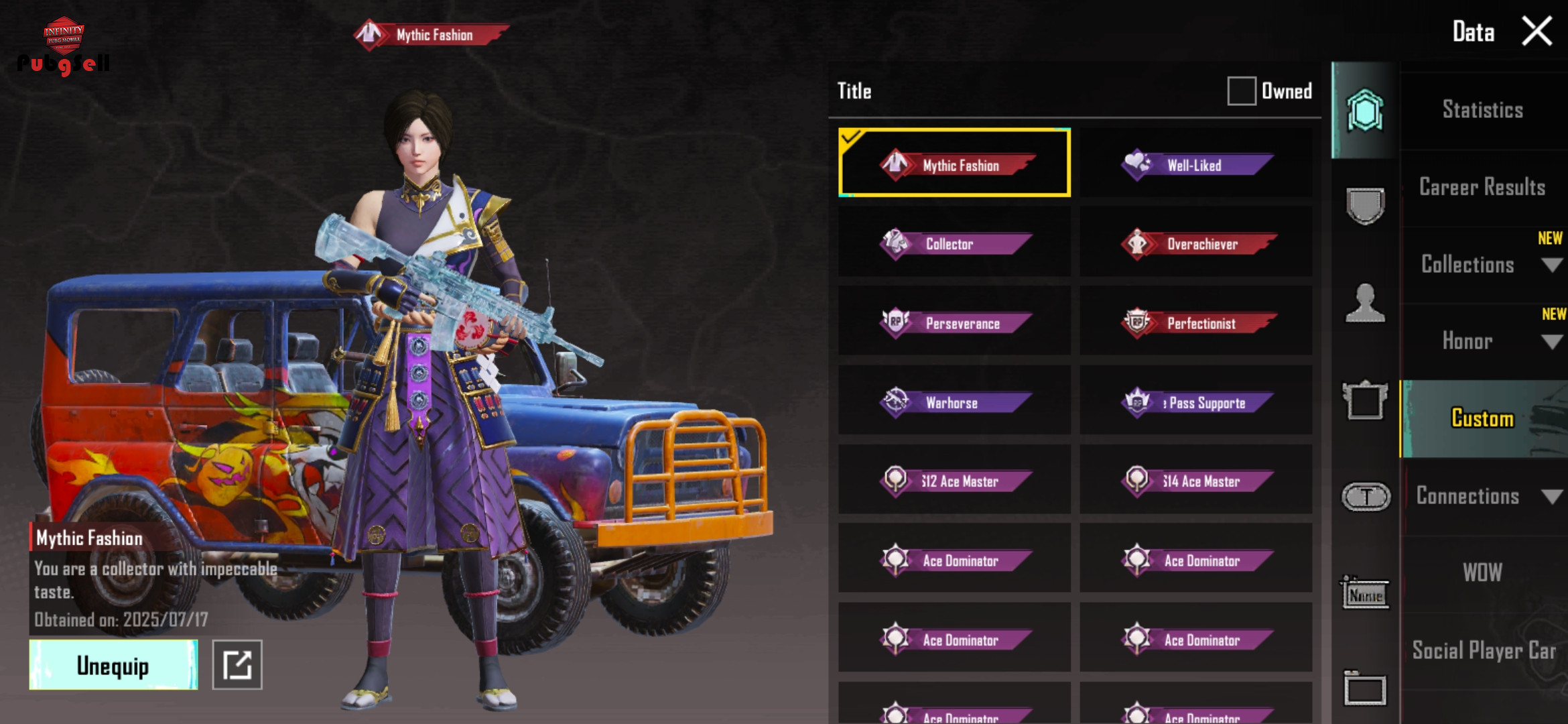
Task: Switch to Career Results
Action: [1482, 187]
